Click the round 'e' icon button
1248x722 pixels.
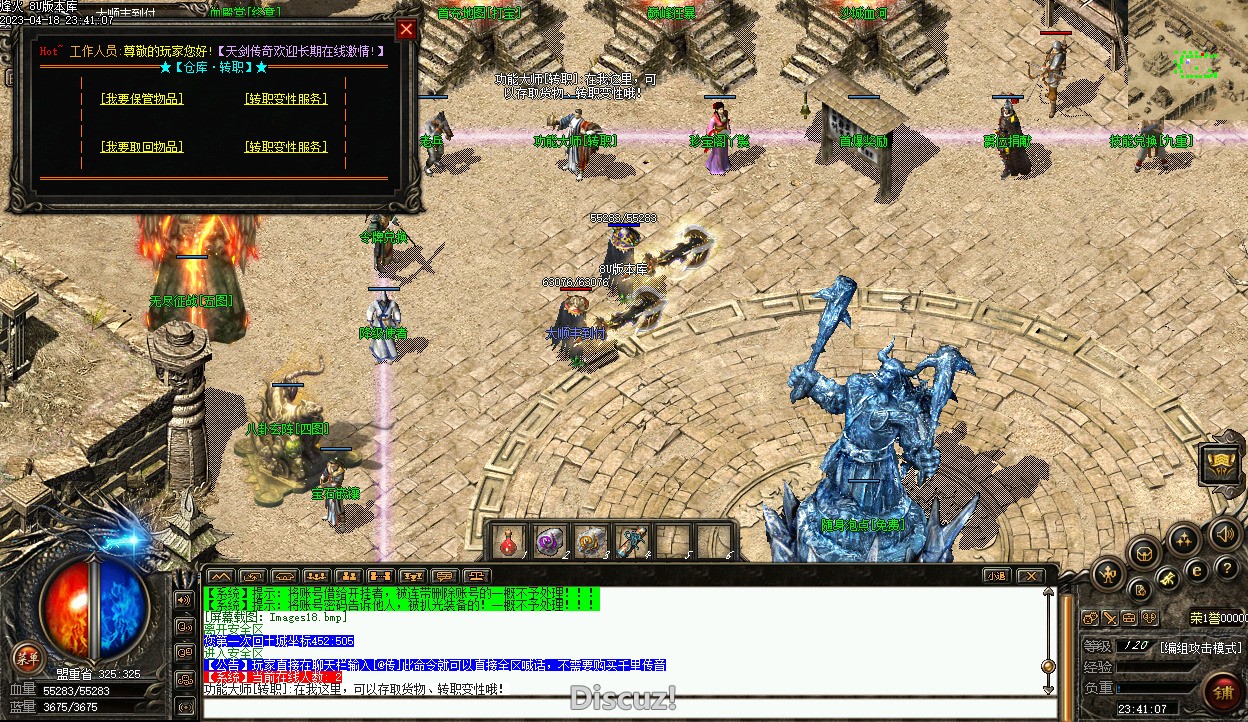pos(1197,570)
